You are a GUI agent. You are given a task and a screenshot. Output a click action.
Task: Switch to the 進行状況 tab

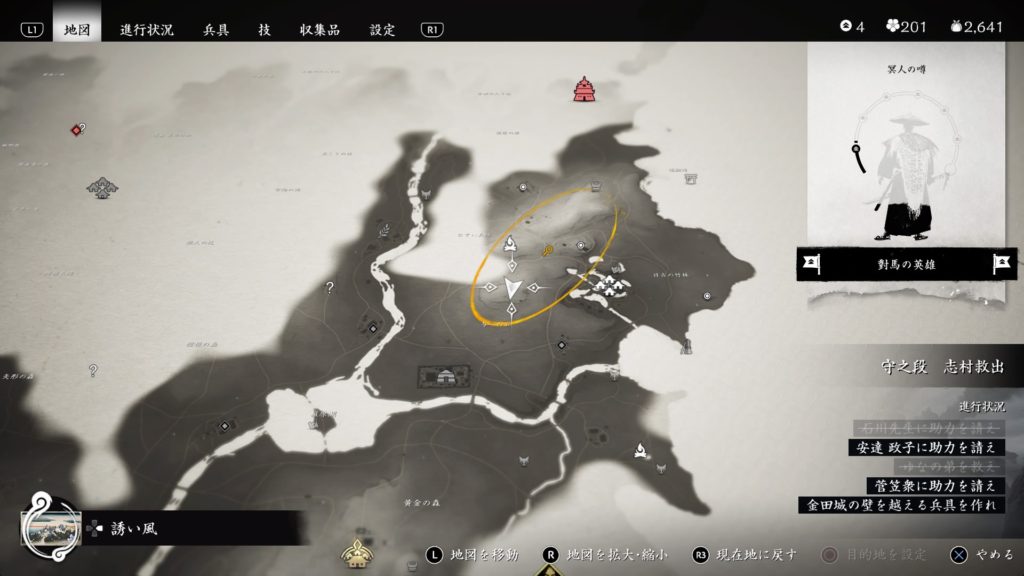147,29
